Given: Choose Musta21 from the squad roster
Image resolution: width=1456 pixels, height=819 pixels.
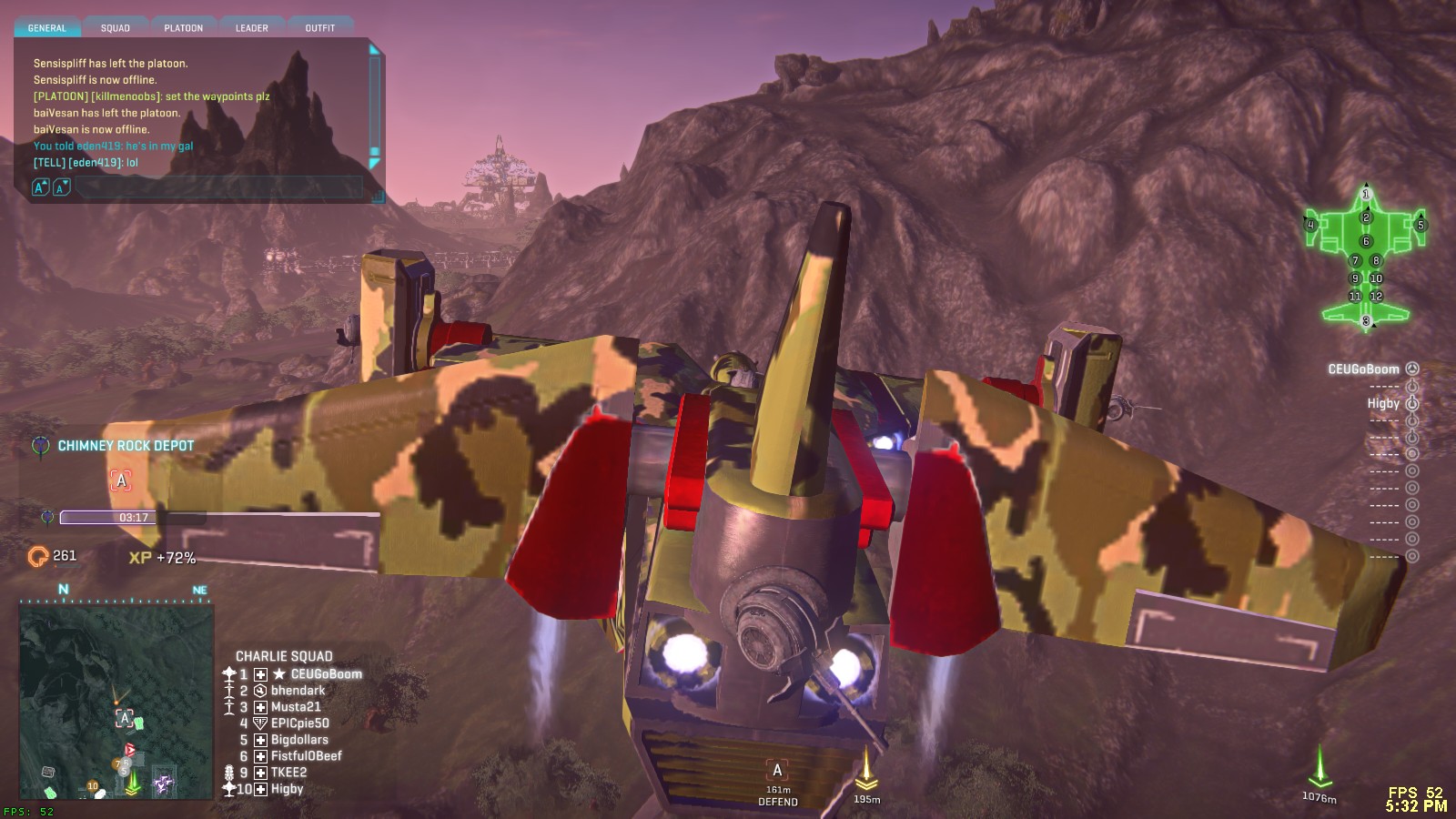Looking at the screenshot, I should point(296,707).
